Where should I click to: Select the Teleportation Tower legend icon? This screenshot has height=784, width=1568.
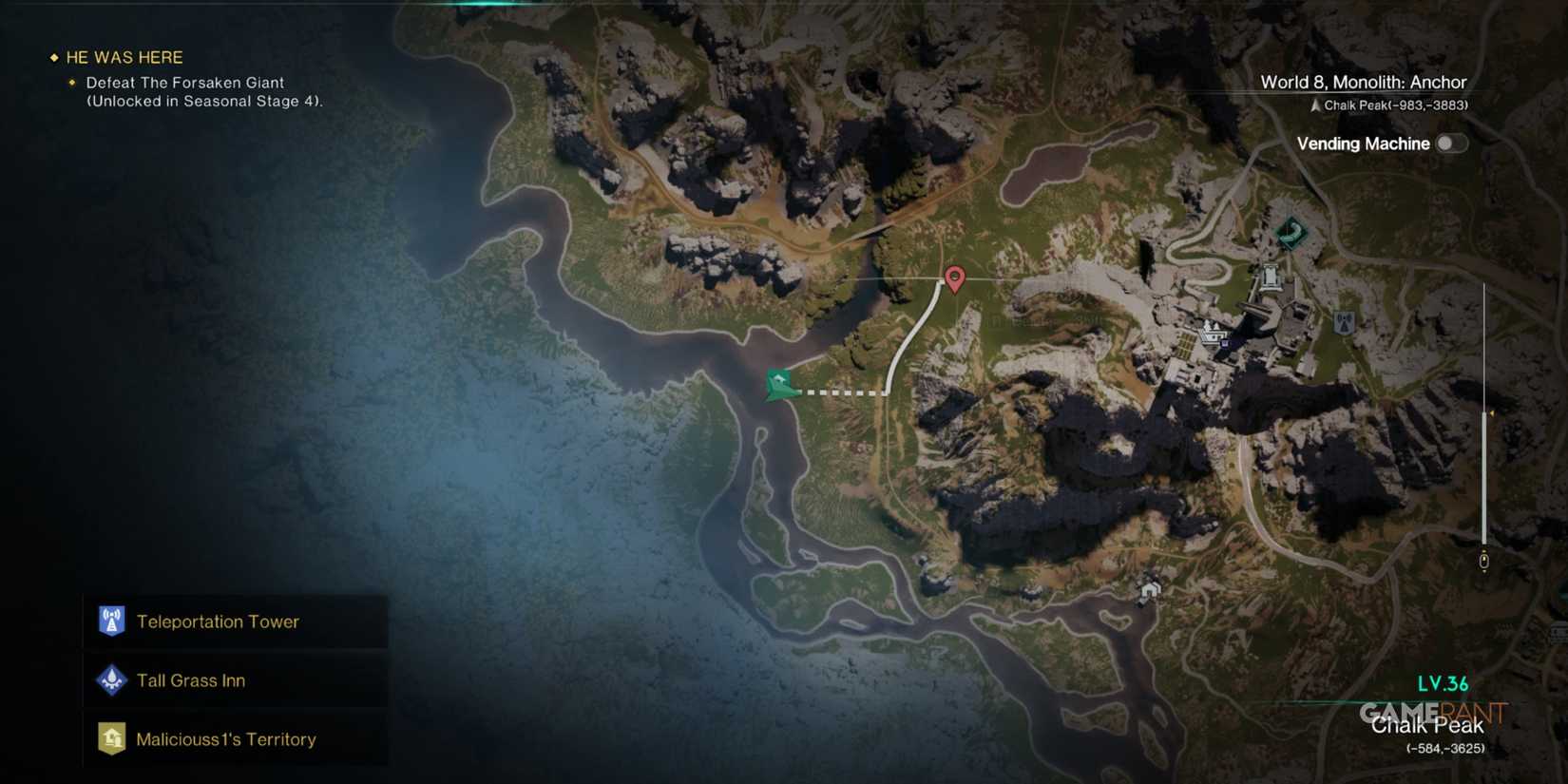click(111, 621)
